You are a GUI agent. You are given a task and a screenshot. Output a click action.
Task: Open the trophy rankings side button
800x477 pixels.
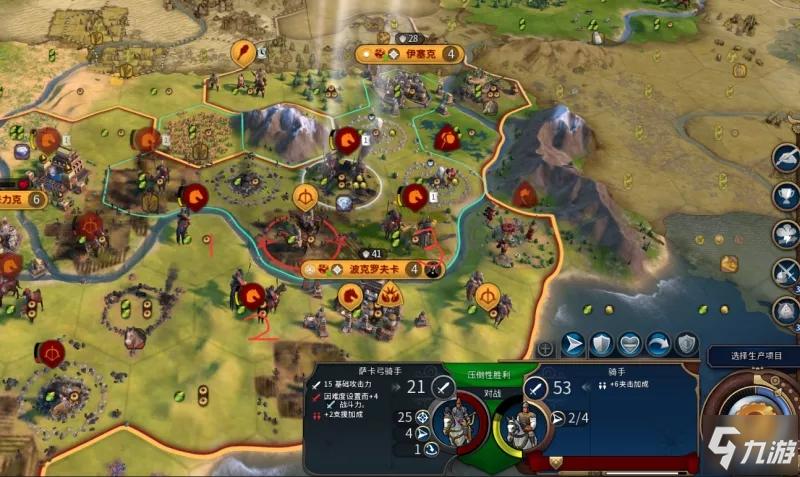coord(785,195)
